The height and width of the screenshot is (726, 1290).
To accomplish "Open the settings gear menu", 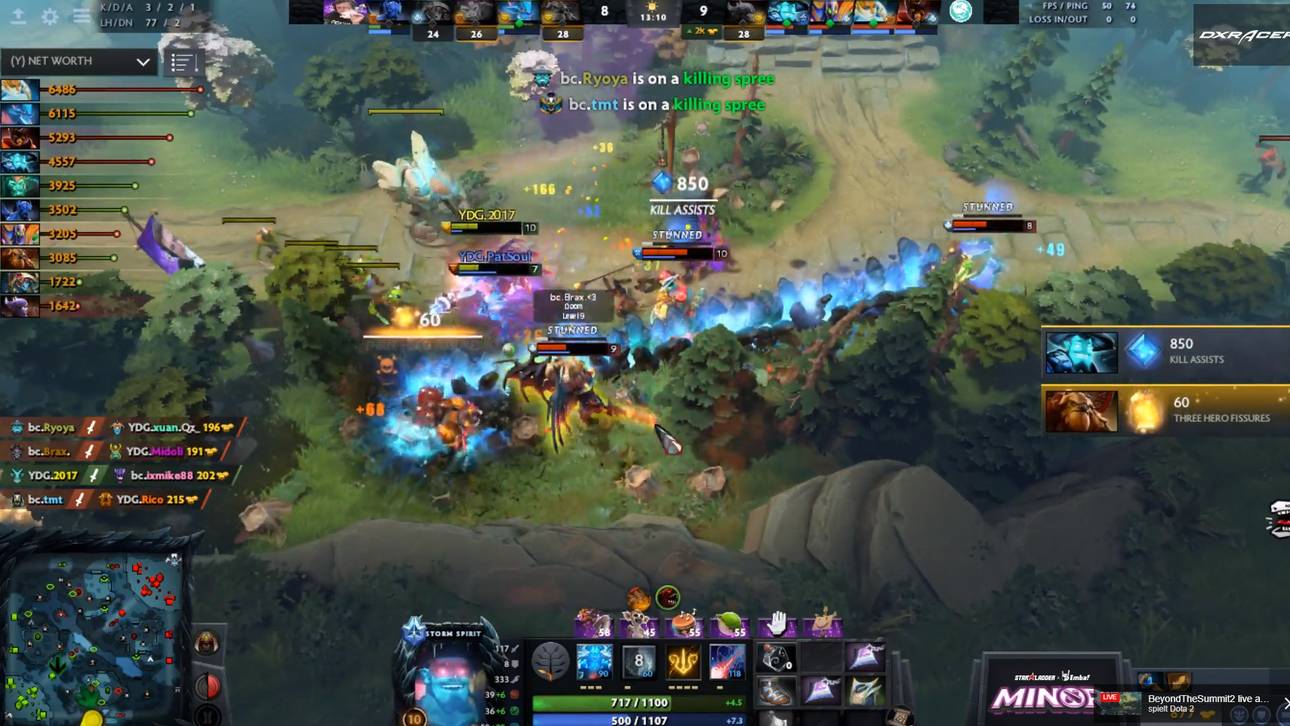I will pos(49,17).
